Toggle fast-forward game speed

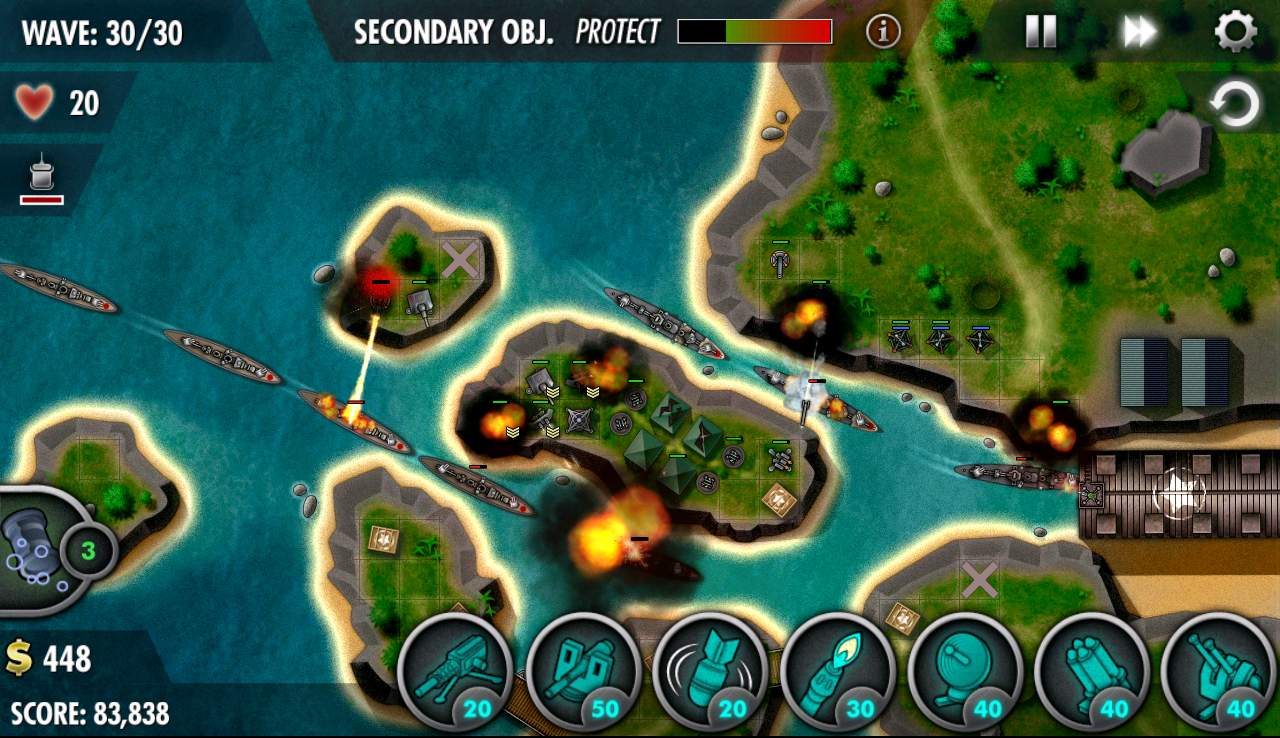pos(1139,31)
